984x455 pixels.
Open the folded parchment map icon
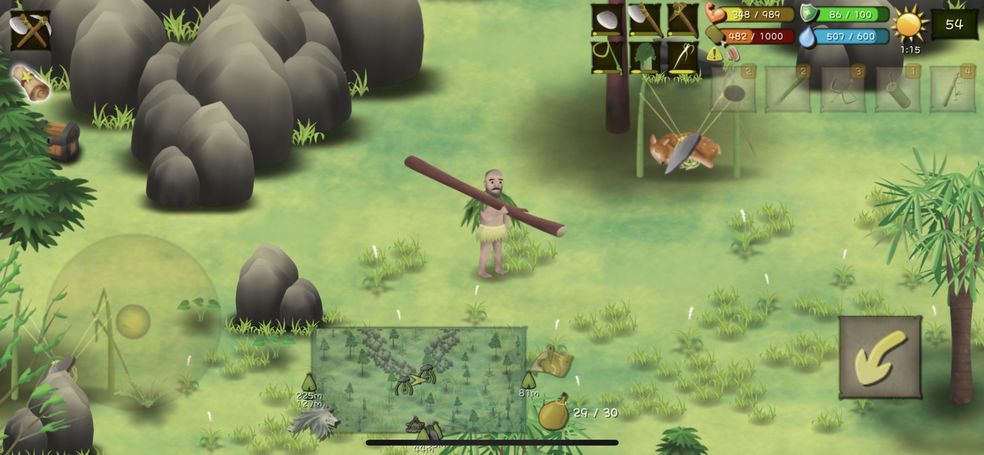coord(553,362)
